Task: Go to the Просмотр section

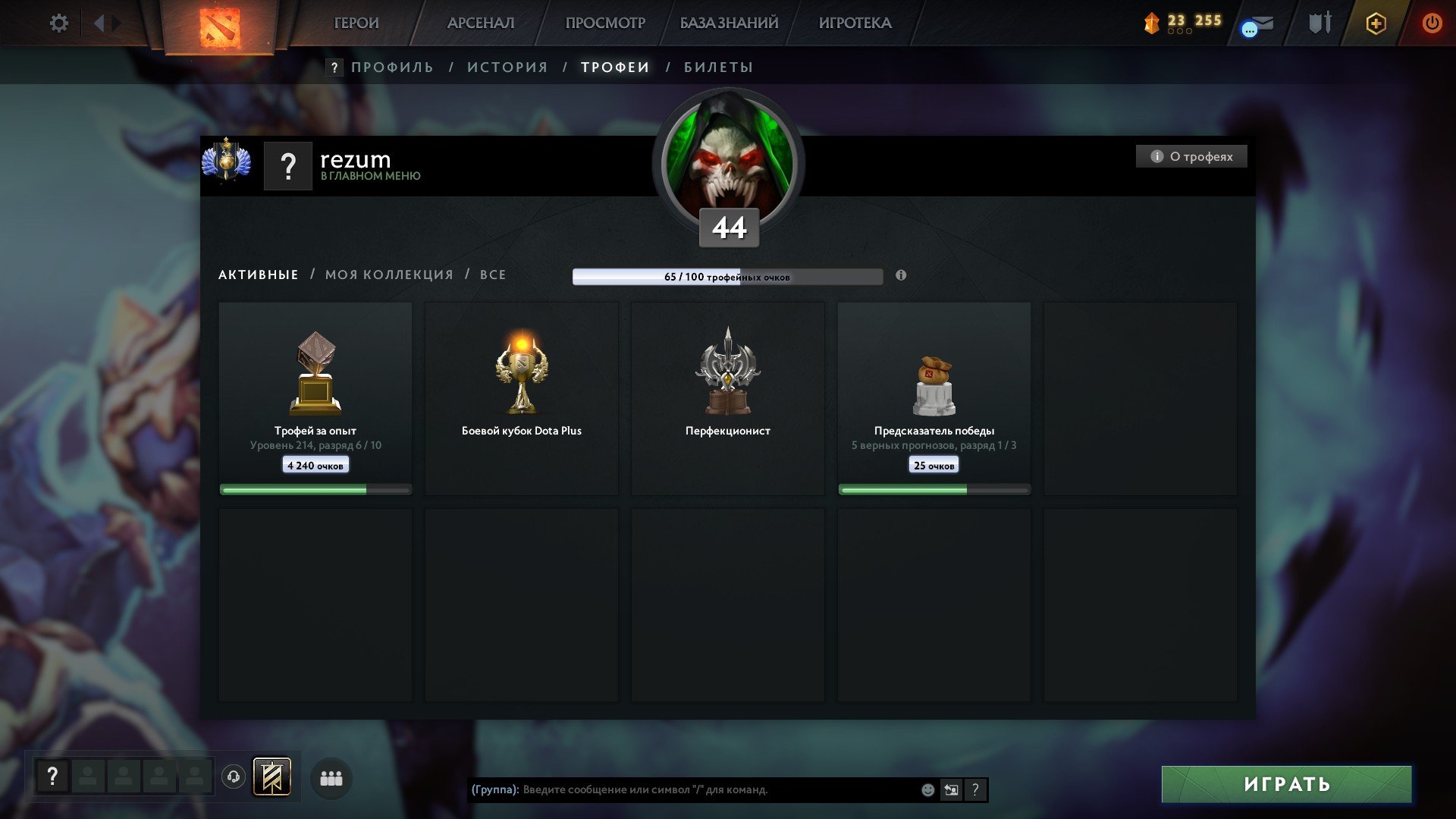Action: pyautogui.click(x=604, y=24)
